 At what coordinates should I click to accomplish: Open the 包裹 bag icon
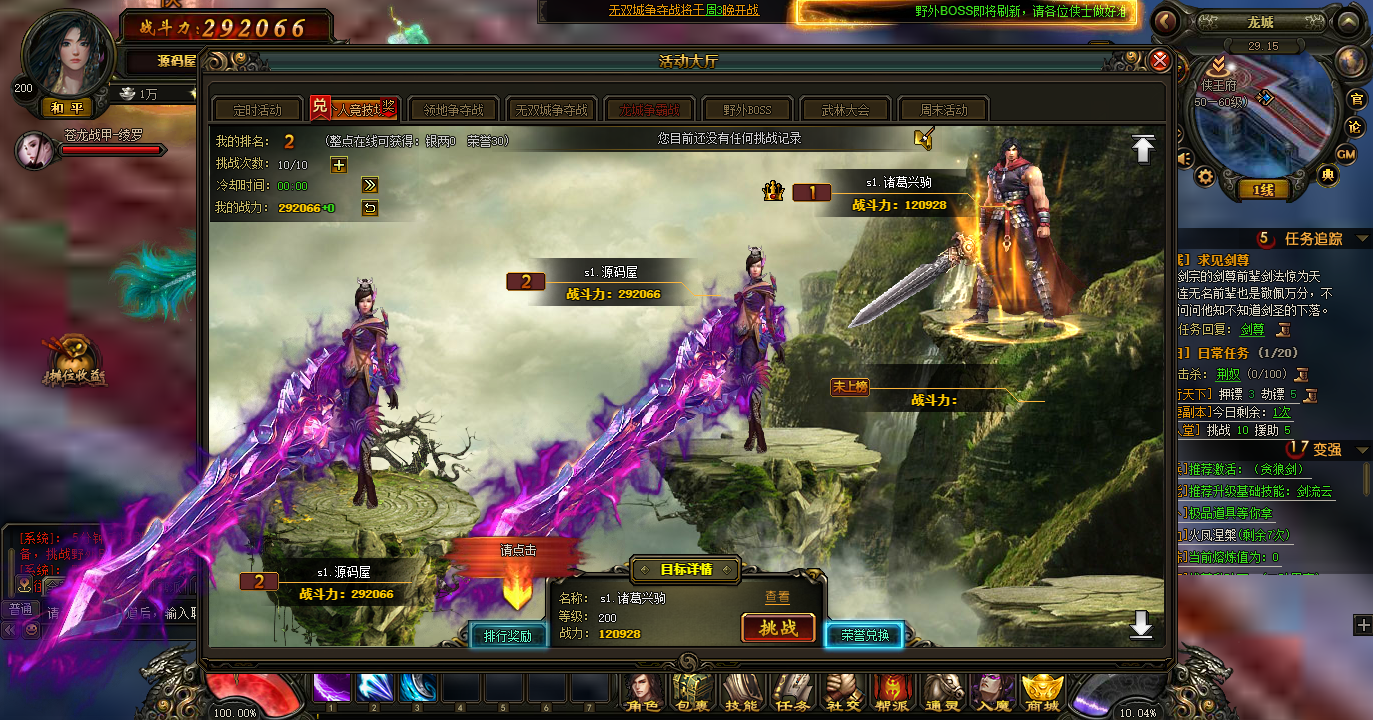(691, 693)
